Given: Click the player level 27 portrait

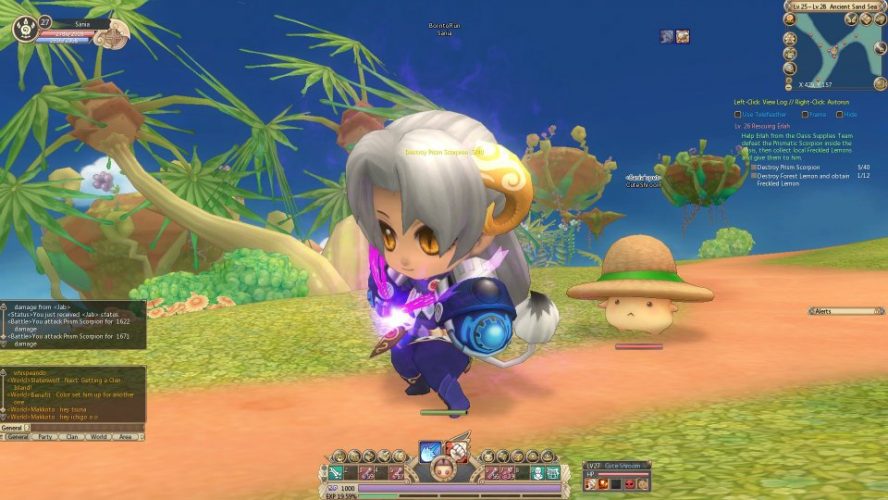Looking at the screenshot, I should coord(26,29).
